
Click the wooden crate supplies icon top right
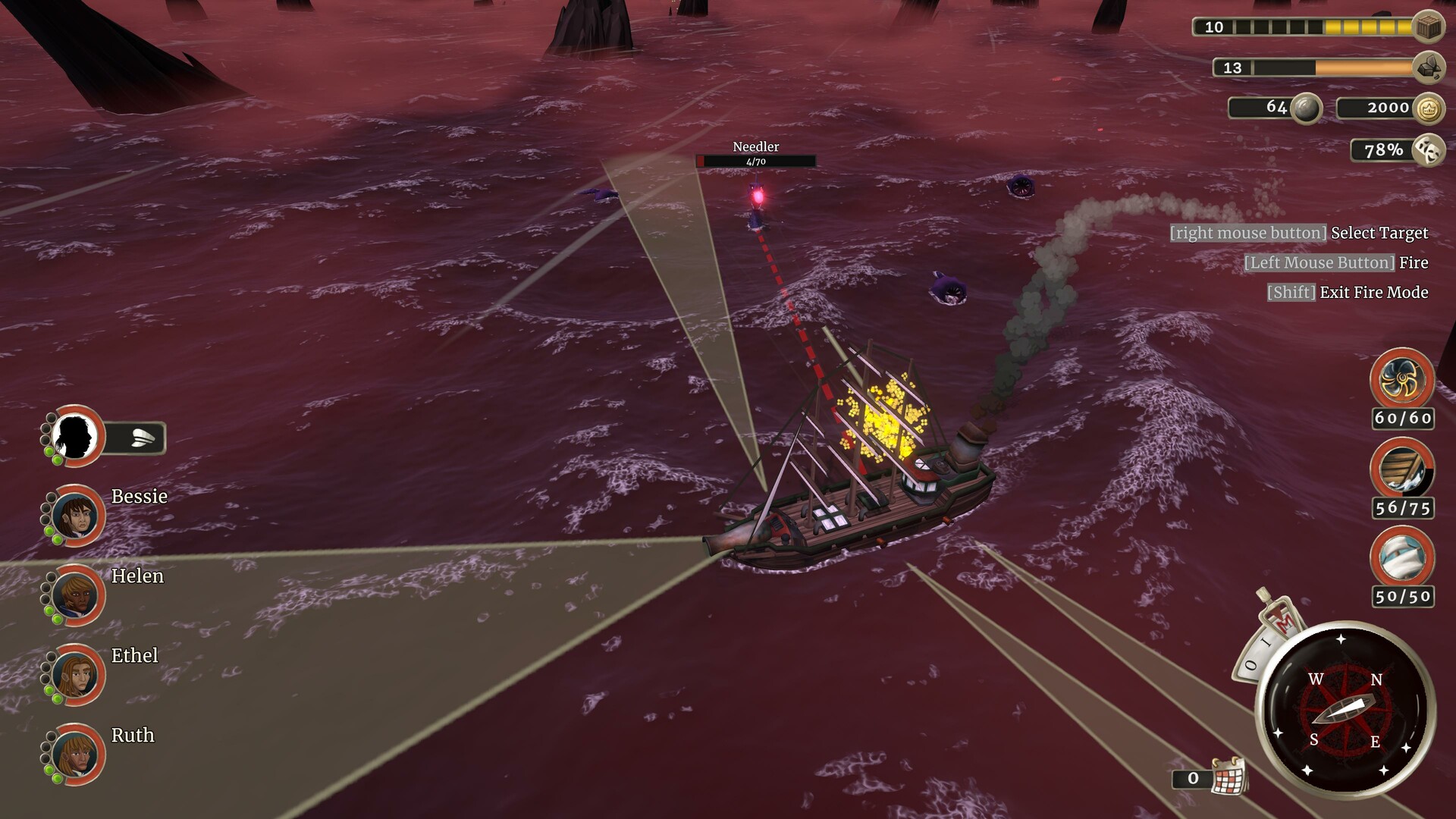coord(1428,27)
